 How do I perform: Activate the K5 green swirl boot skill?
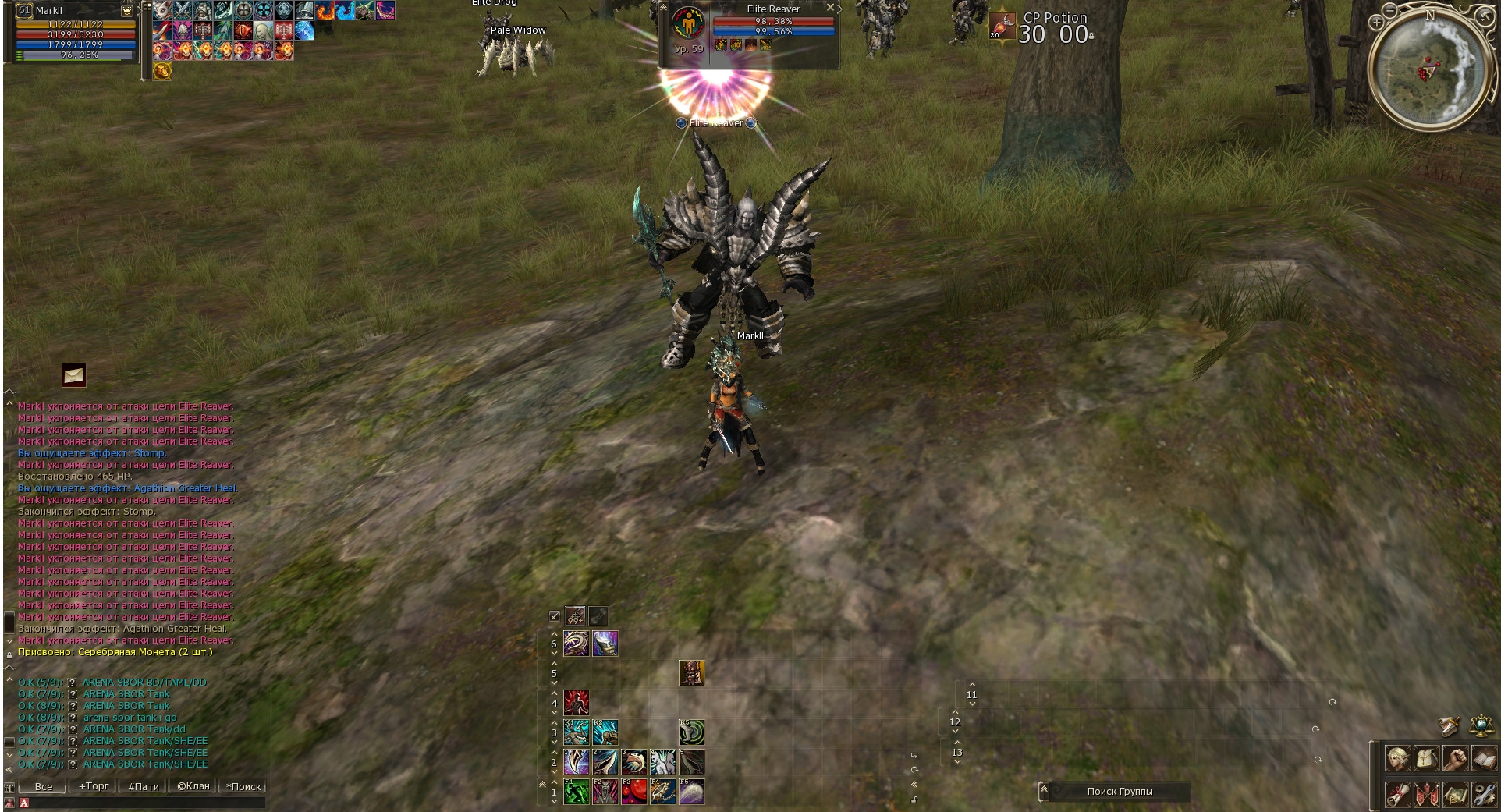pyautogui.click(x=691, y=732)
